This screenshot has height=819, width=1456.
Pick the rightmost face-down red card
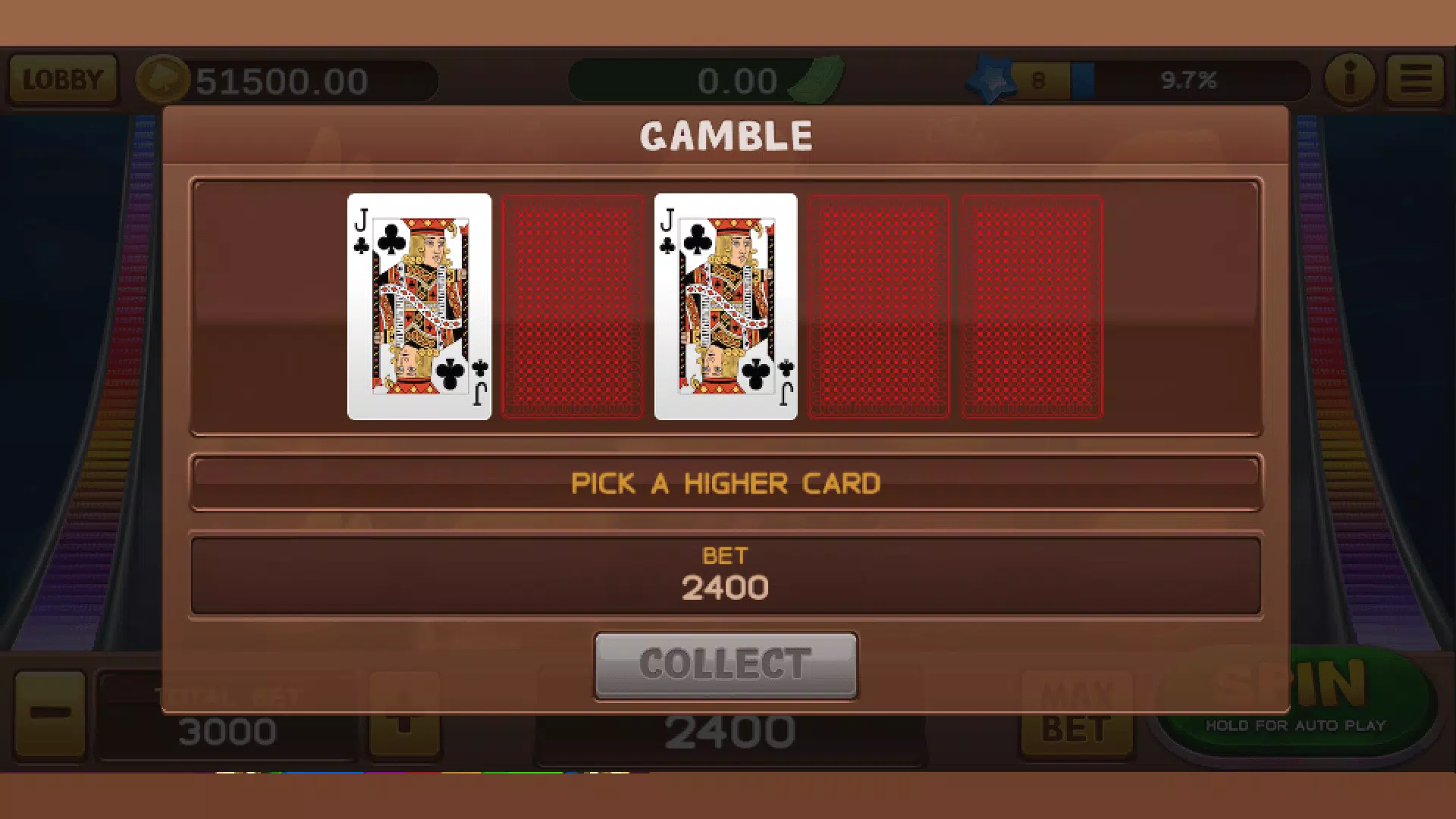[x=1031, y=306]
